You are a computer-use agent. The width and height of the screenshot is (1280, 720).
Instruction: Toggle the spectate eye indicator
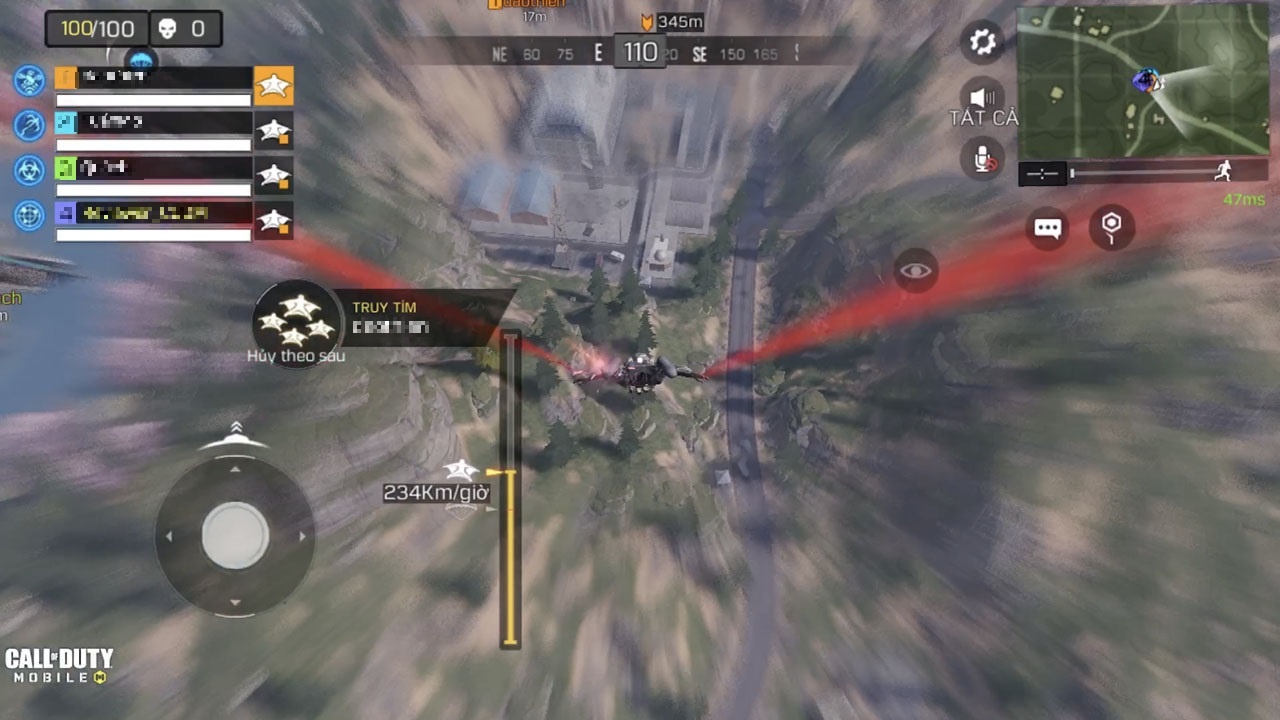pyautogui.click(x=916, y=270)
